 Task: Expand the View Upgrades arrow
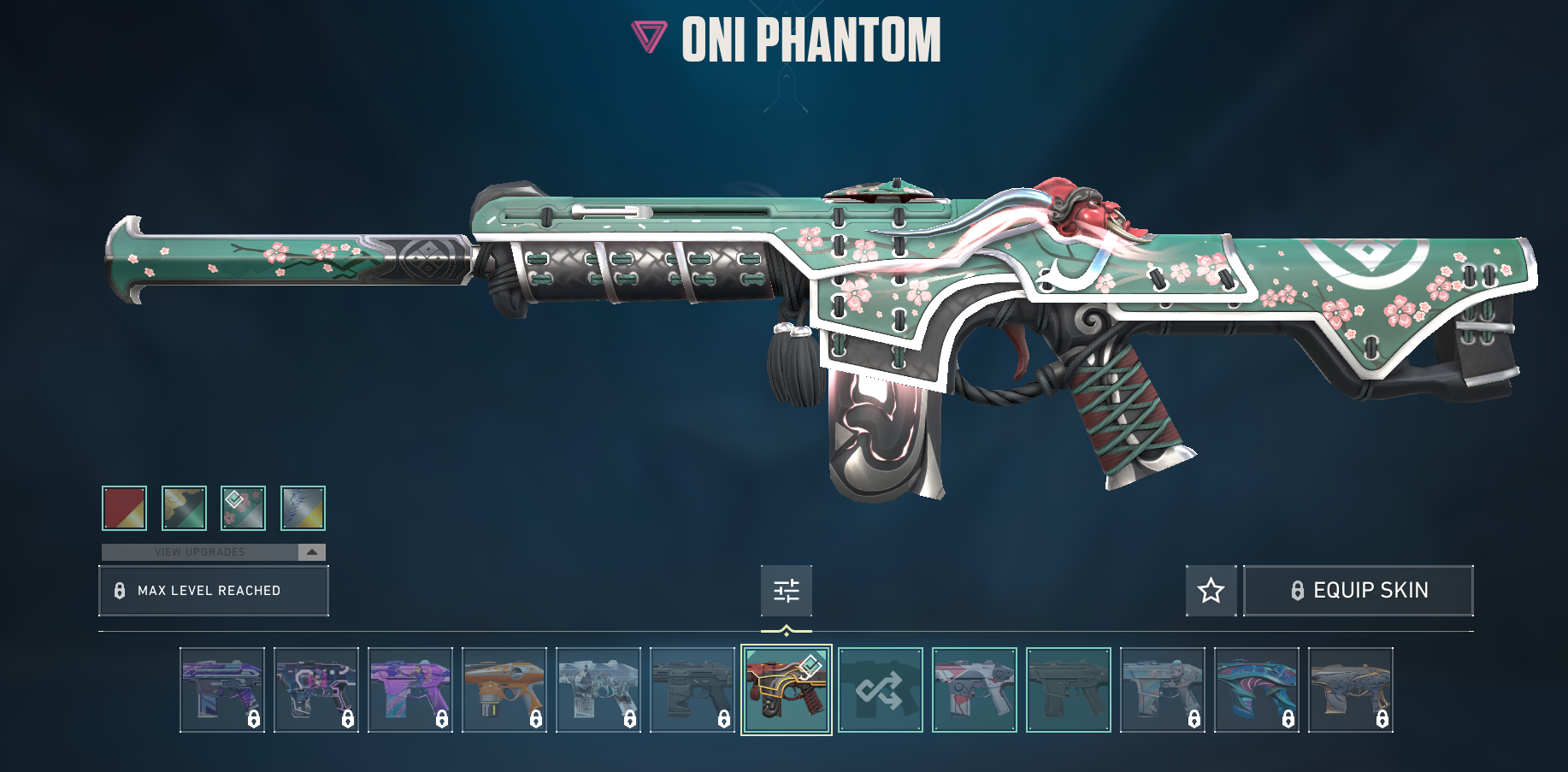click(x=312, y=552)
